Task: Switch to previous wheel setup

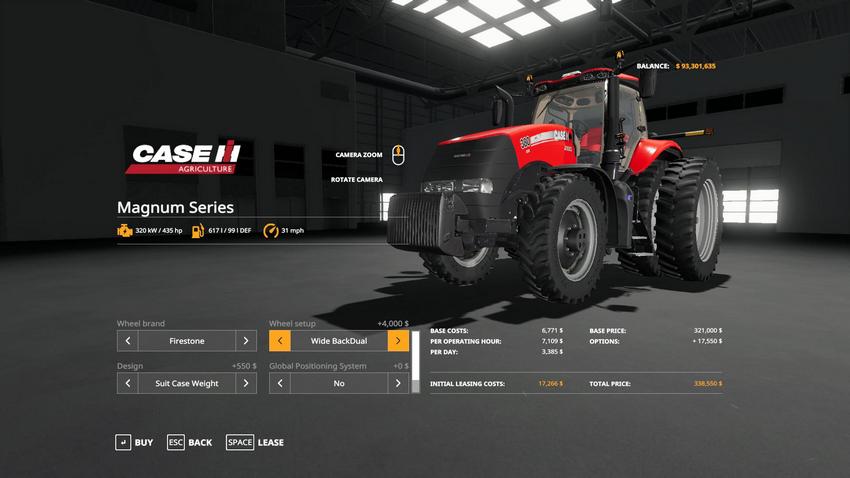Action: click(279, 341)
